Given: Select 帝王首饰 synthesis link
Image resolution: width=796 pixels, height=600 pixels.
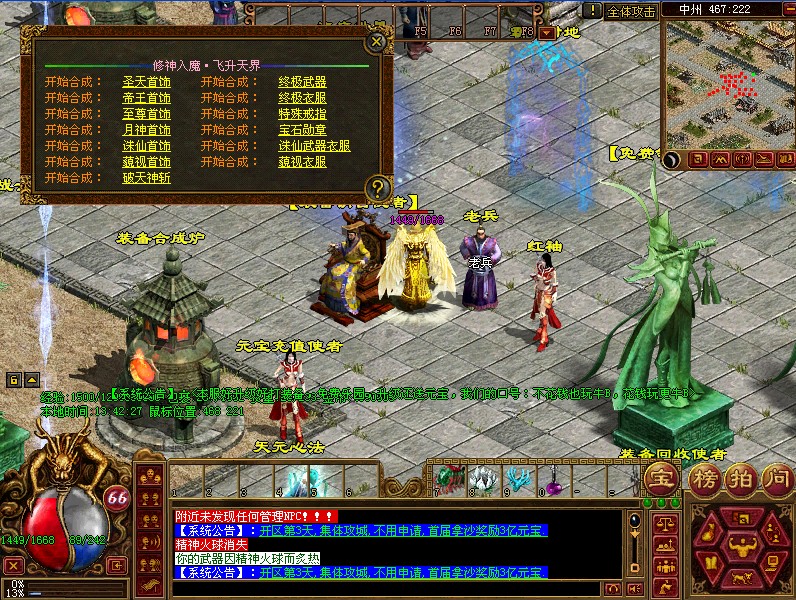Looking at the screenshot, I should point(146,98).
